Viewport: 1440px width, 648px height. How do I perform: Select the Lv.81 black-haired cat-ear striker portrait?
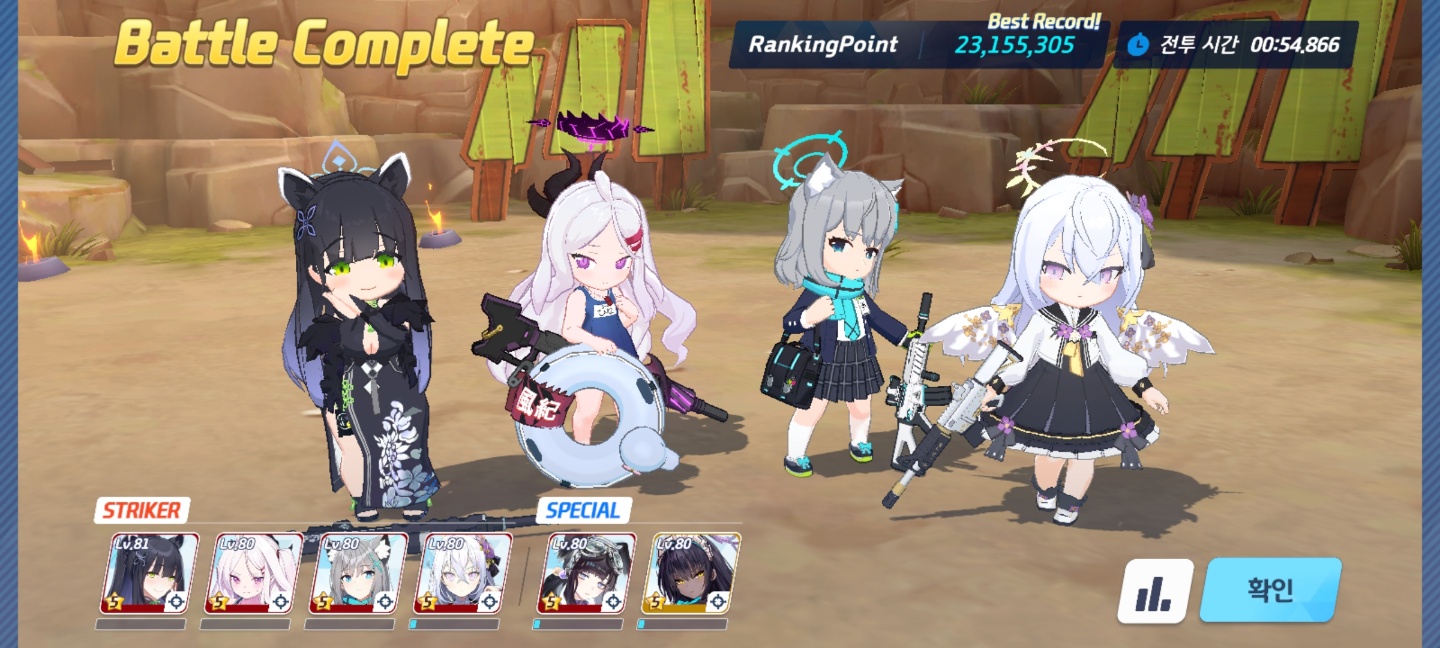[x=149, y=573]
